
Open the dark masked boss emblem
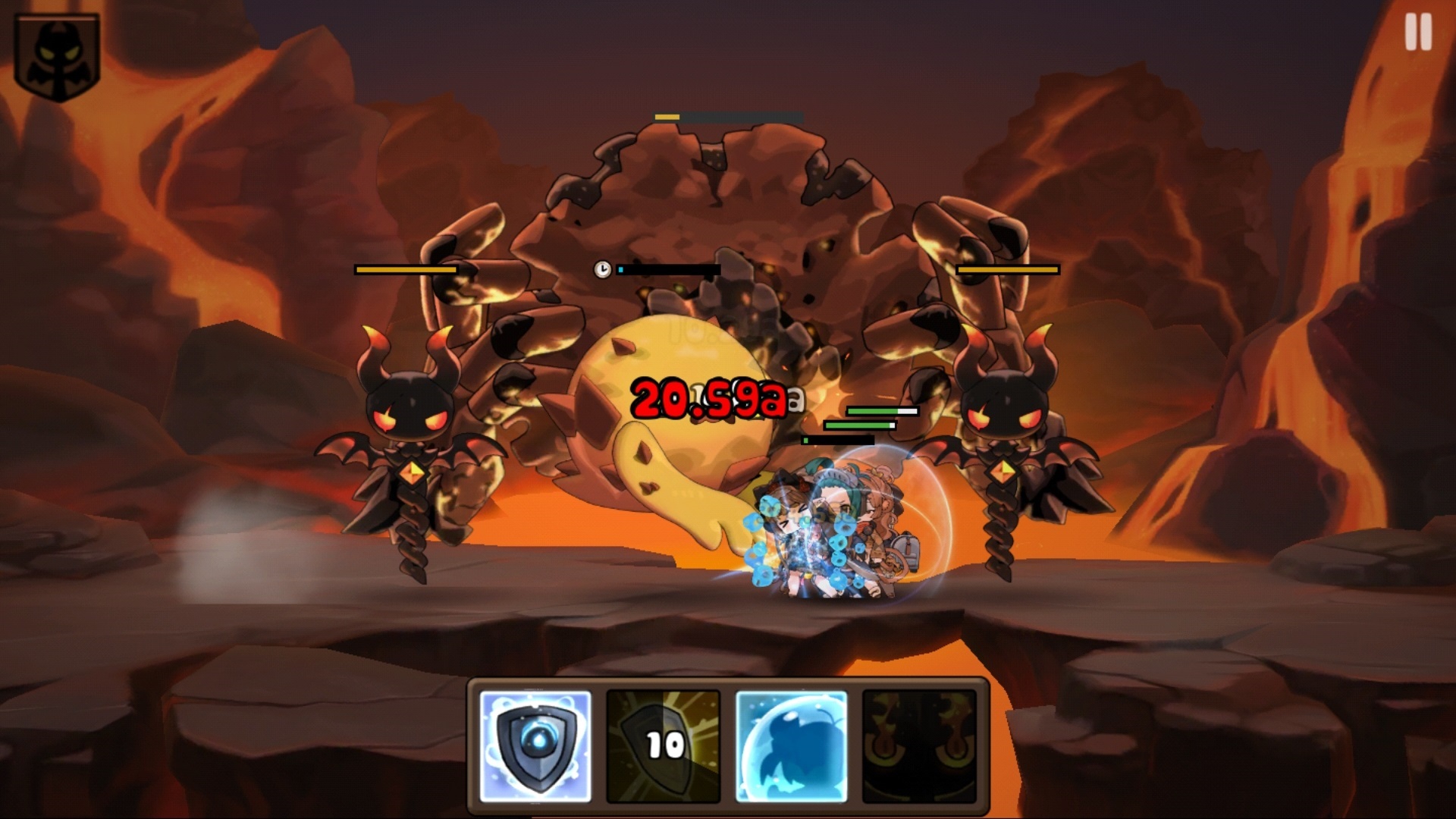coord(57,57)
